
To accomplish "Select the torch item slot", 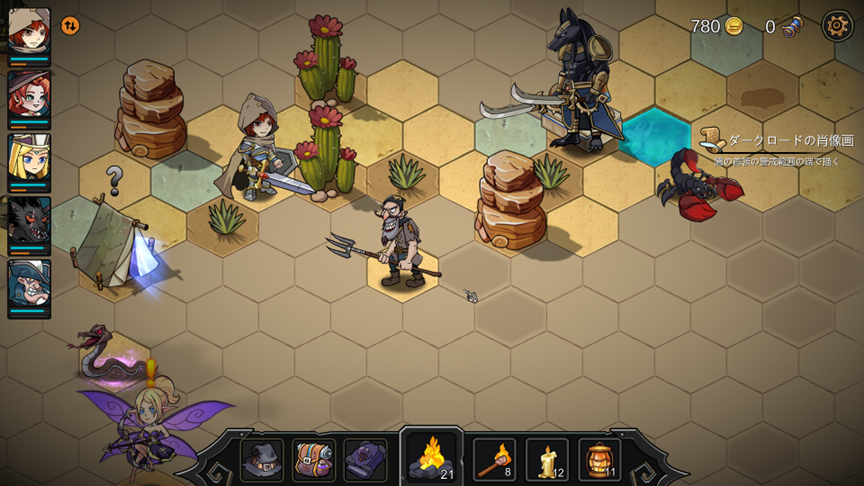I will [494, 459].
